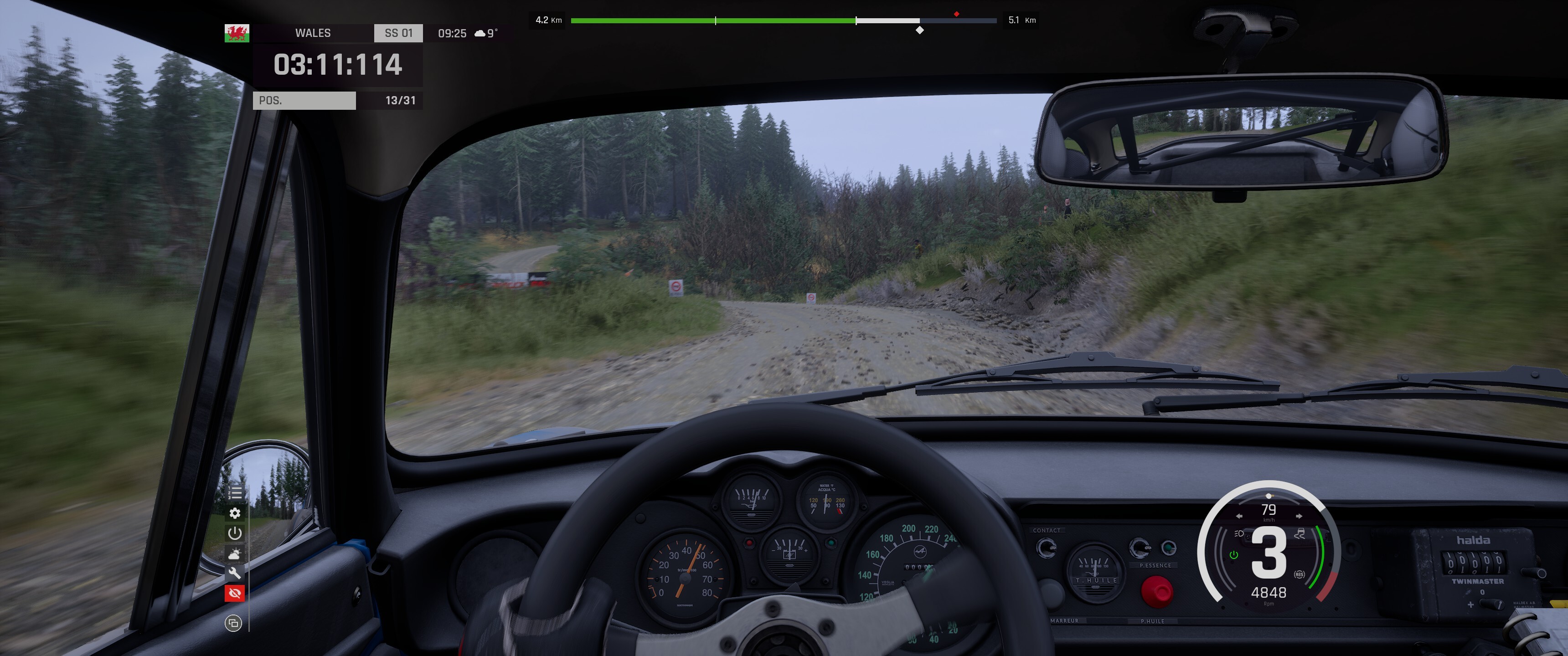Image resolution: width=1568 pixels, height=656 pixels.
Task: Select the wrench tool icon
Action: [235, 573]
